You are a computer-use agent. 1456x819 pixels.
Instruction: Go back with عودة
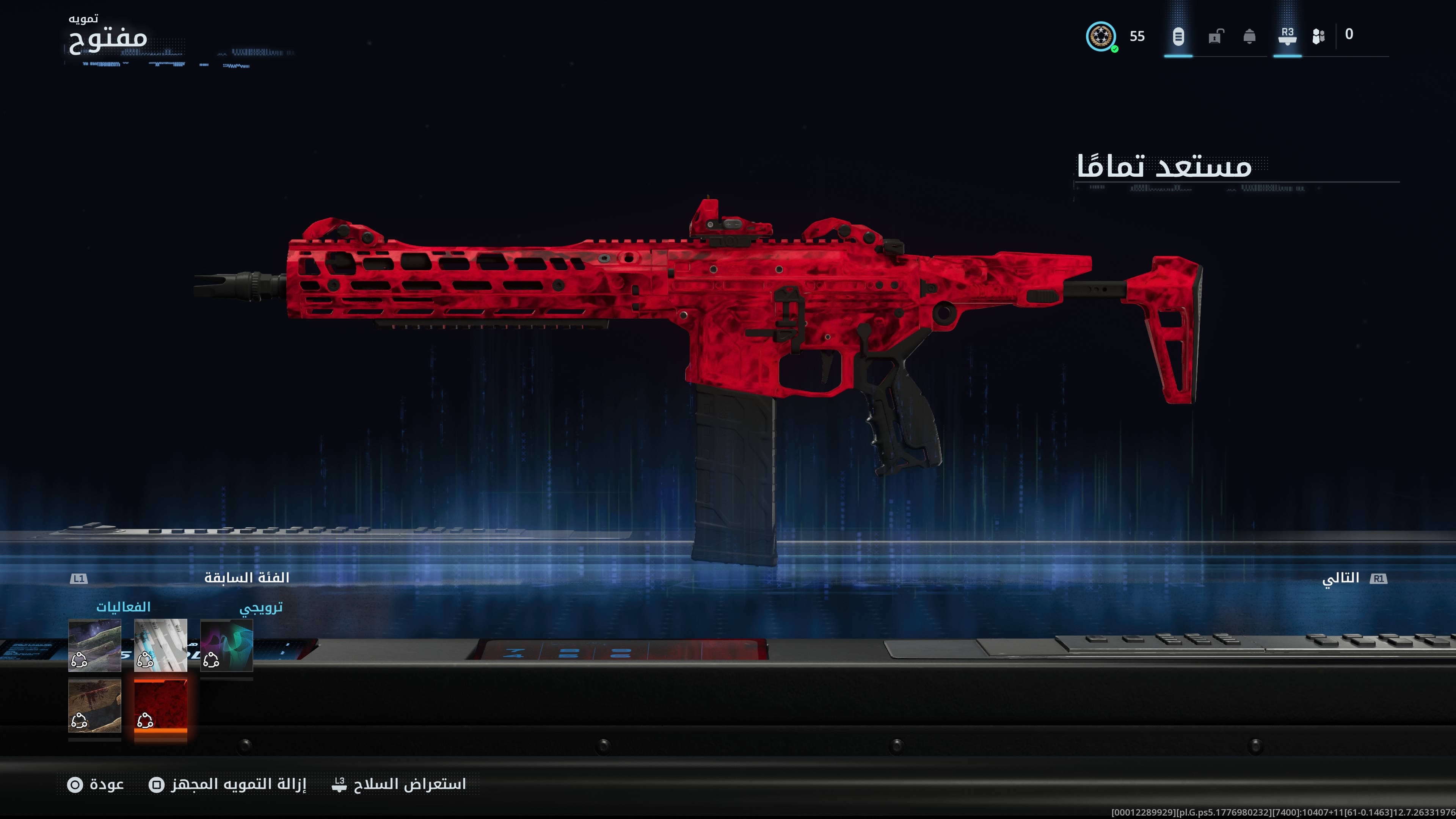pos(96,784)
